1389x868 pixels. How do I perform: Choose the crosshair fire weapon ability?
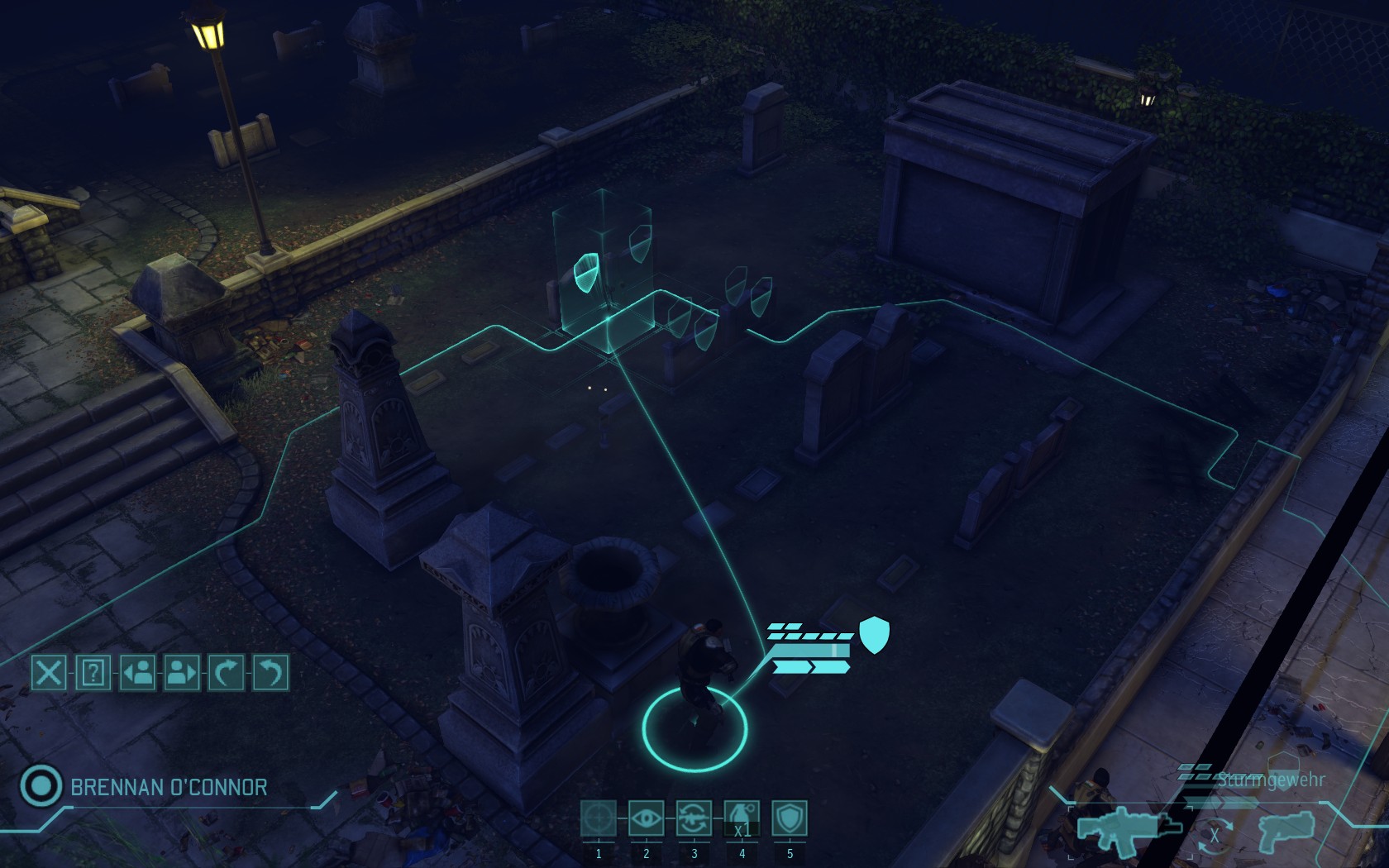(x=599, y=818)
